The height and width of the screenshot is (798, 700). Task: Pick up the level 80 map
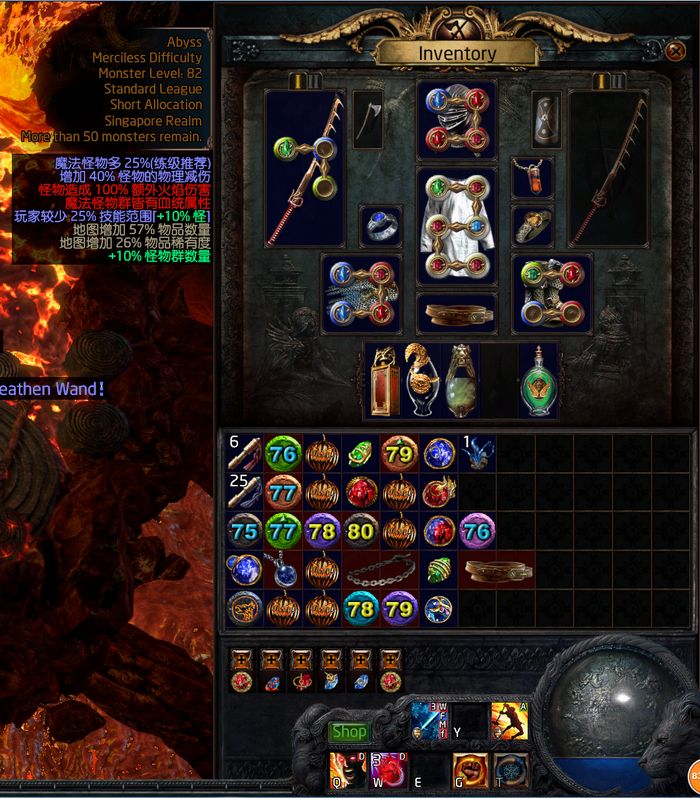coord(360,532)
